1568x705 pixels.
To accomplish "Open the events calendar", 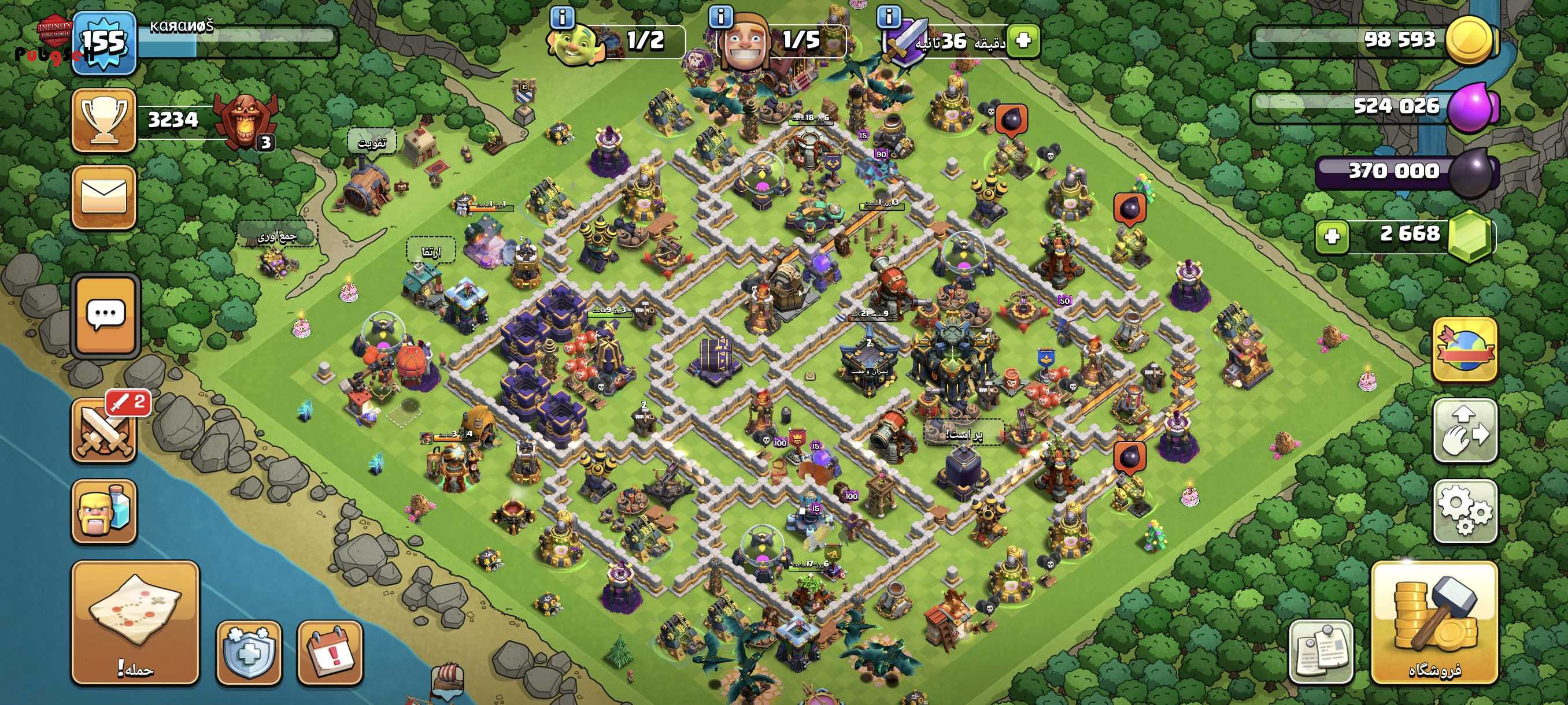I will click(330, 652).
